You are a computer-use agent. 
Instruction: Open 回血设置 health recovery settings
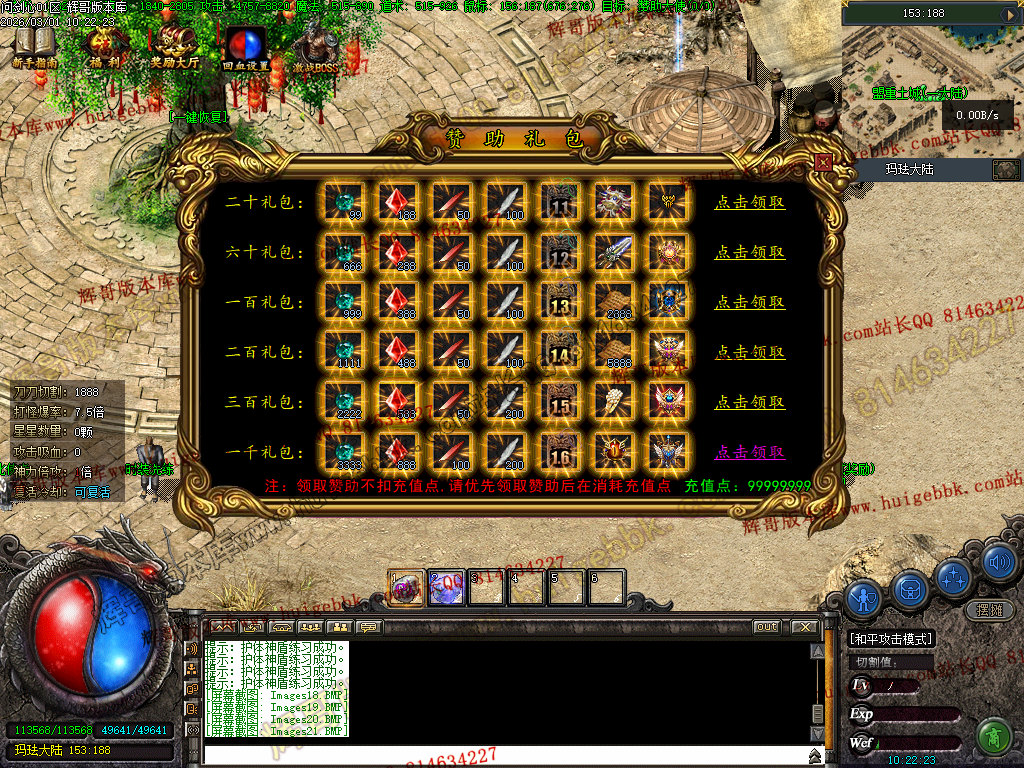click(246, 48)
